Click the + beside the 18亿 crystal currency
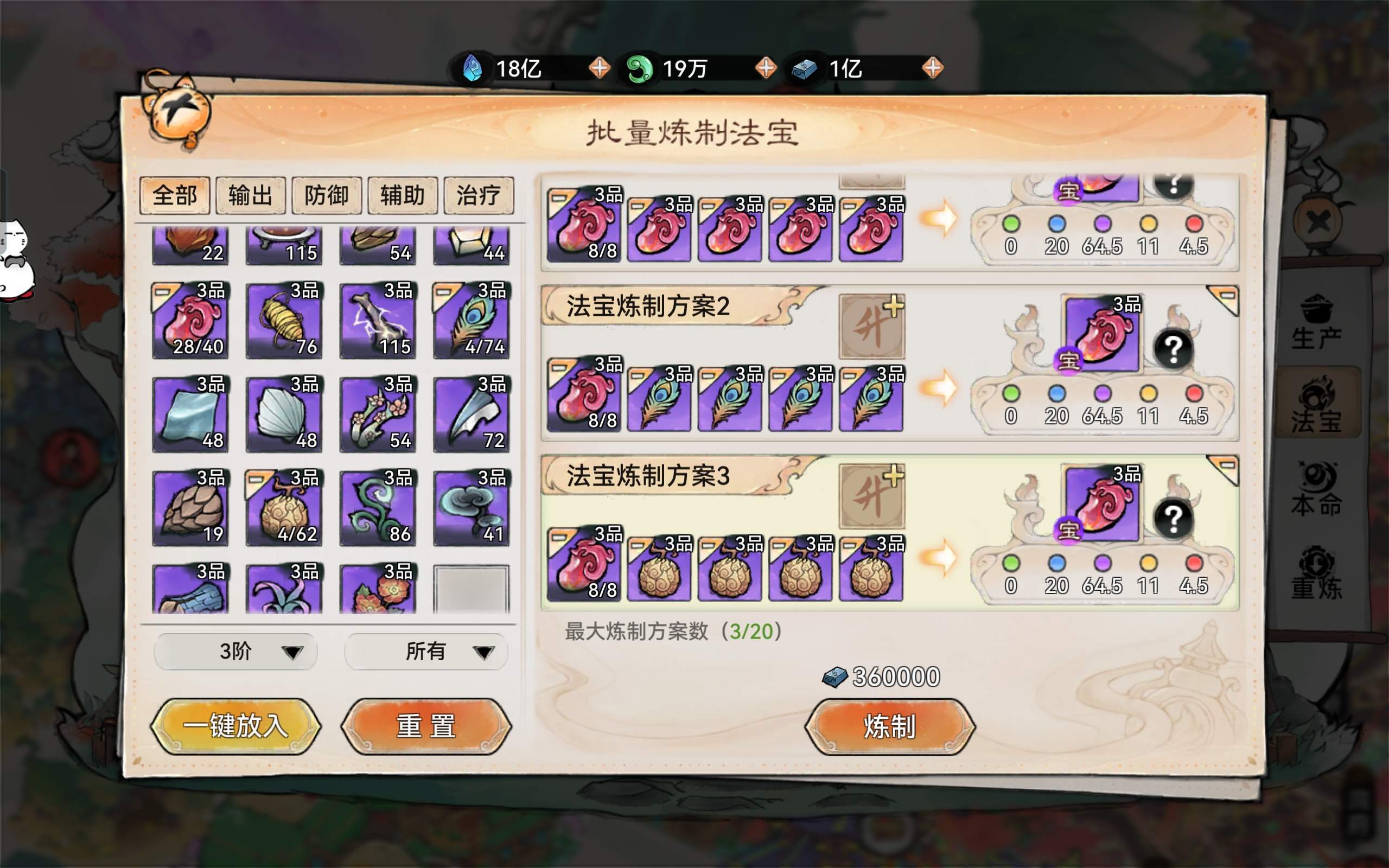1389x868 pixels. click(x=598, y=68)
